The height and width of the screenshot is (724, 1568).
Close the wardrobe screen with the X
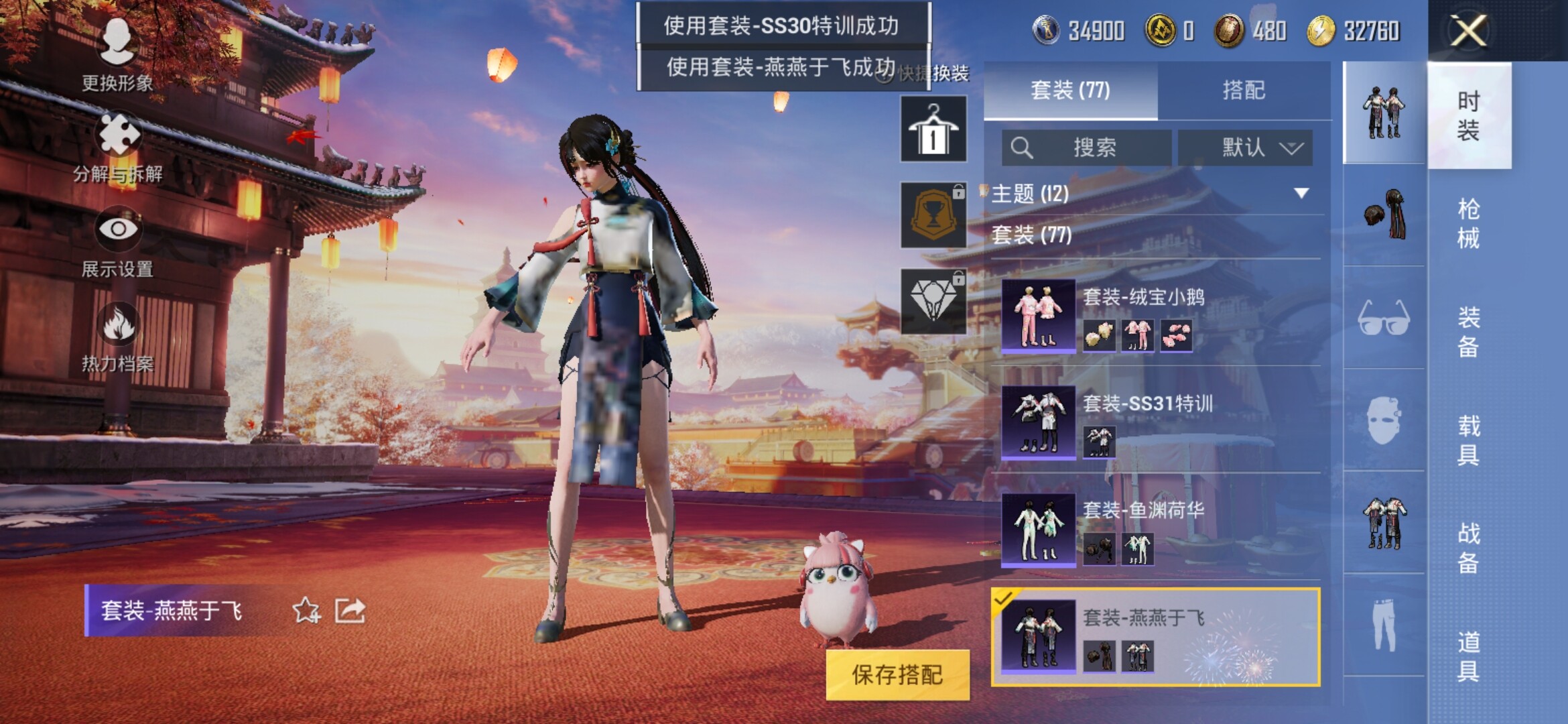(x=1467, y=31)
